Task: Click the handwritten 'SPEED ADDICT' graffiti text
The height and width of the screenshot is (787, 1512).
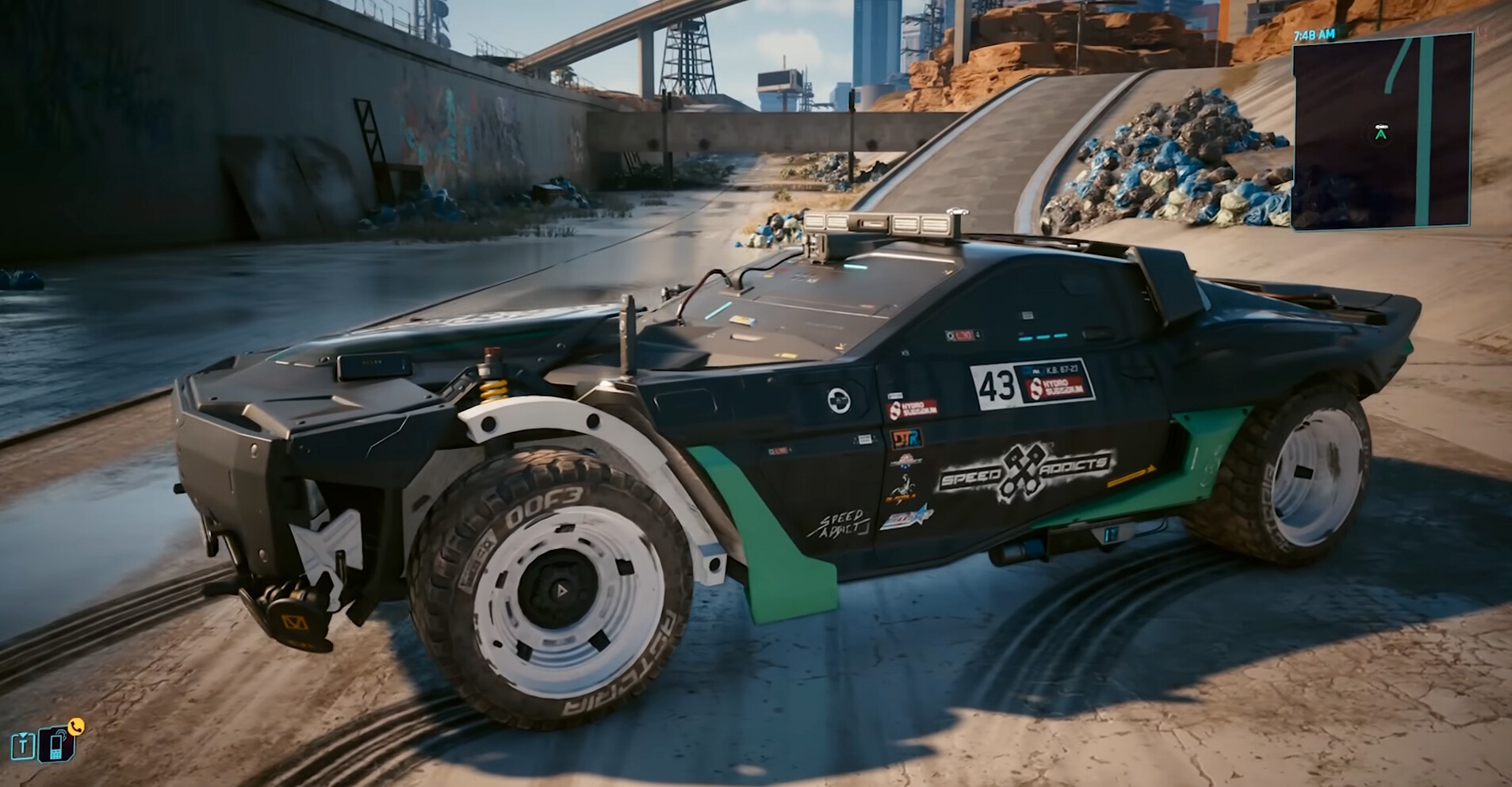Action: pos(843,522)
